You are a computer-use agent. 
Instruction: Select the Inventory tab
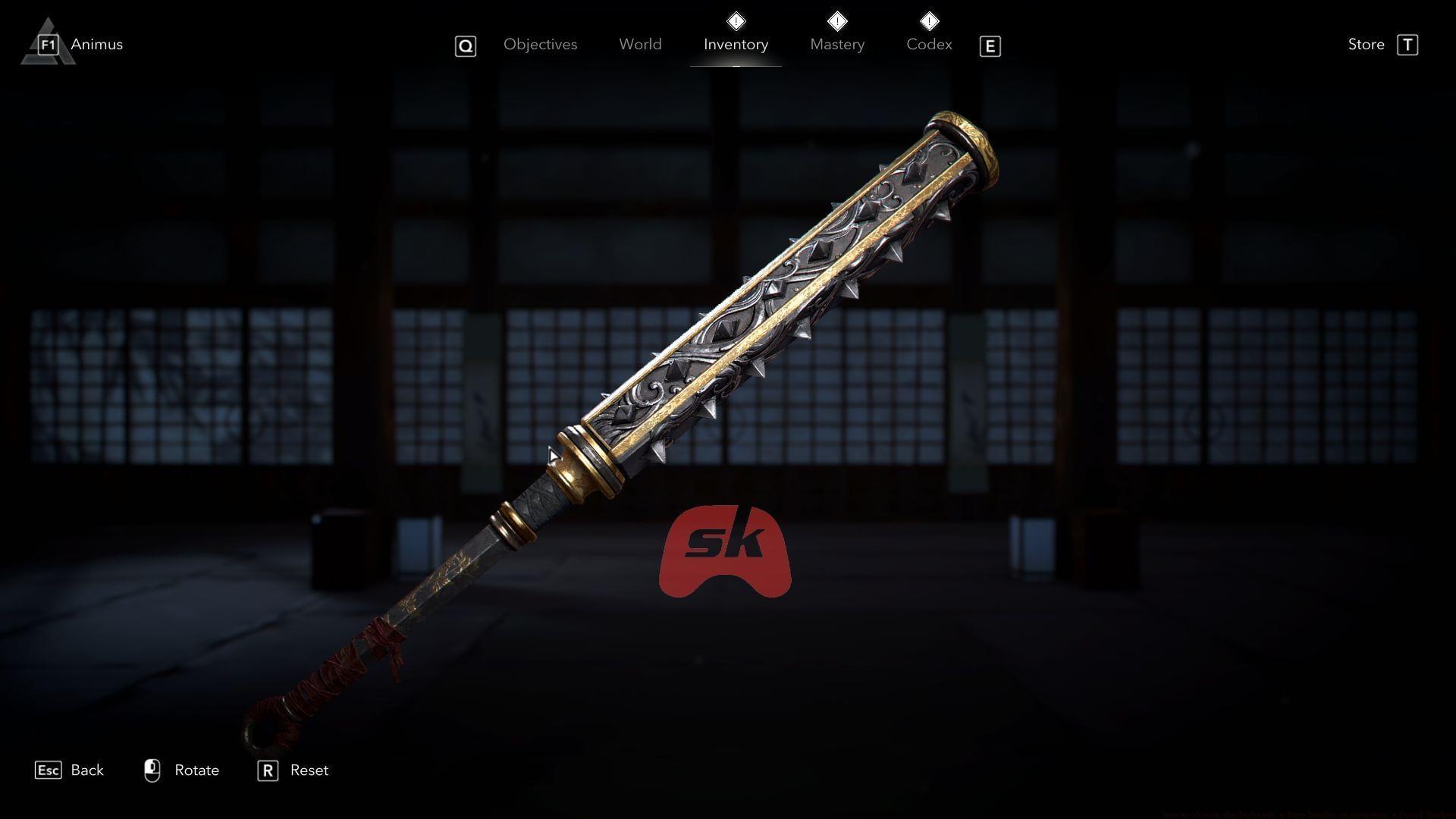tap(736, 45)
